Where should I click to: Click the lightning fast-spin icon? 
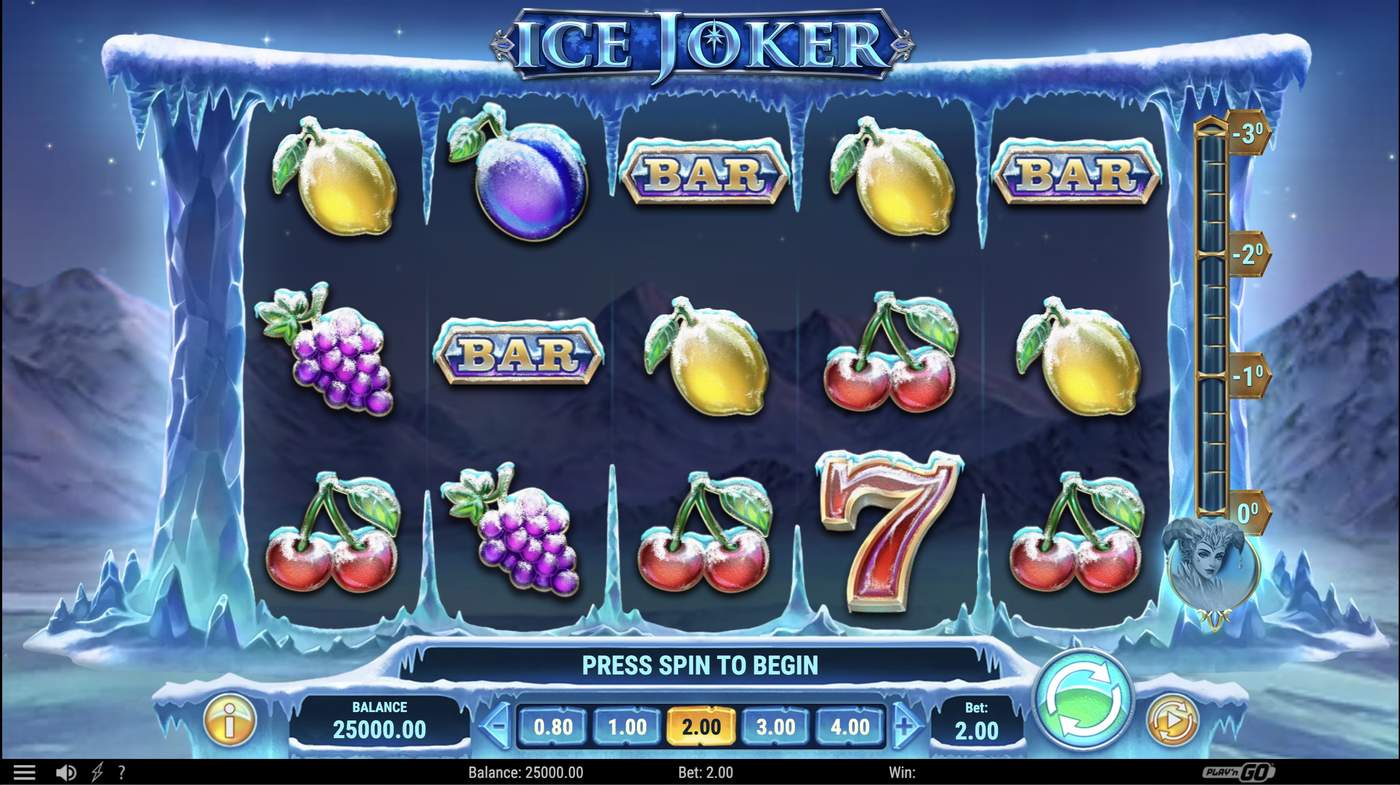95,770
